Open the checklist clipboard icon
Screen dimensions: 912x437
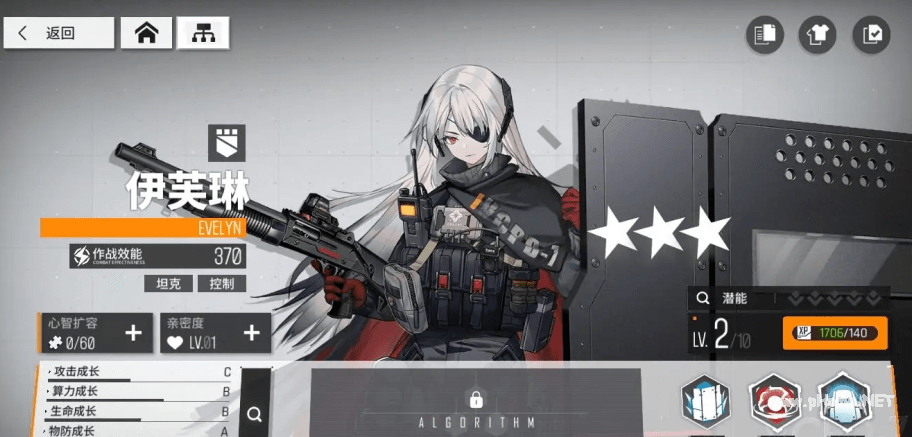point(870,35)
